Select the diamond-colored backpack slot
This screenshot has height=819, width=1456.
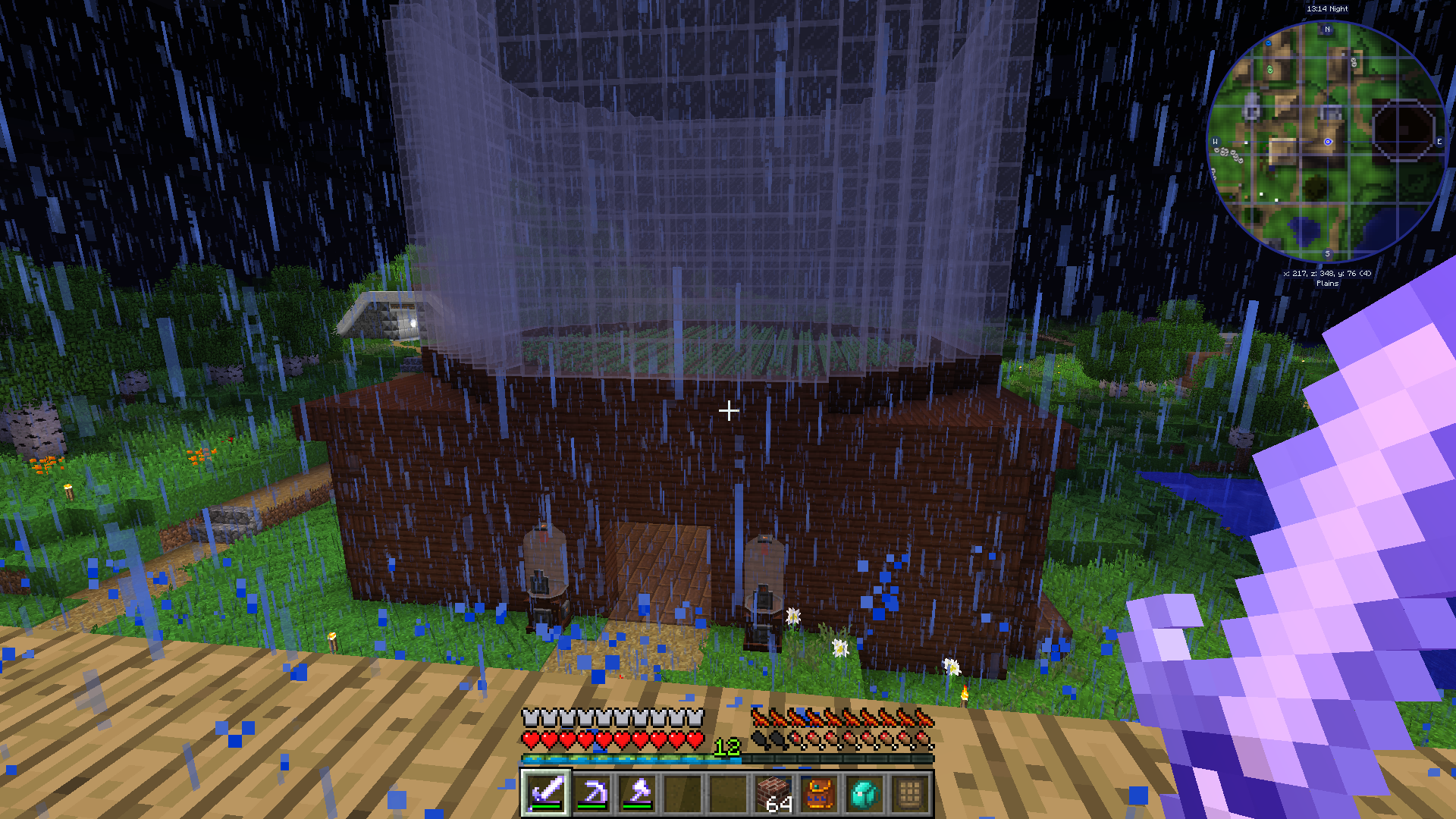(x=864, y=793)
